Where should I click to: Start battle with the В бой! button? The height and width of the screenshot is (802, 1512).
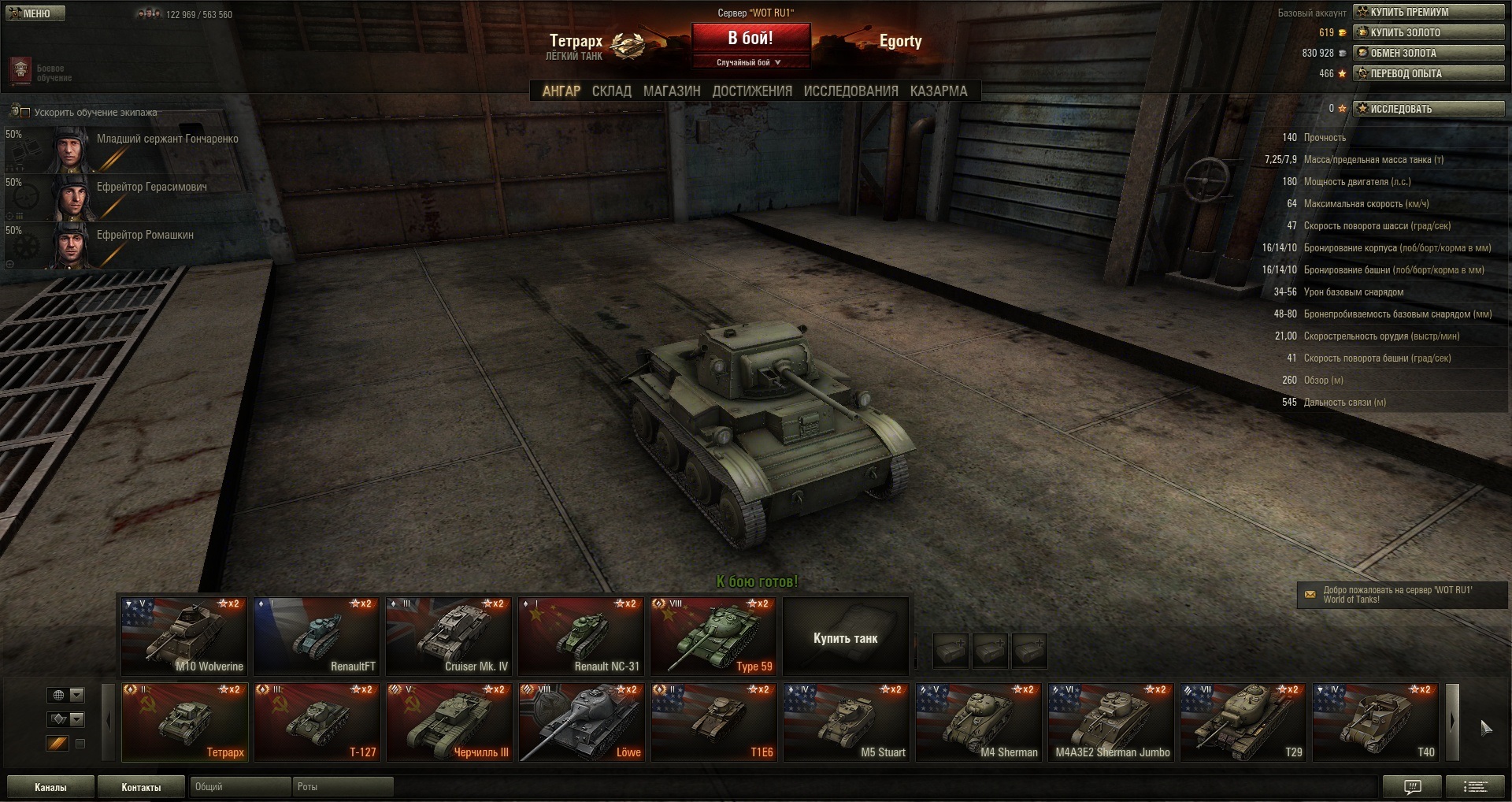[x=750, y=39]
